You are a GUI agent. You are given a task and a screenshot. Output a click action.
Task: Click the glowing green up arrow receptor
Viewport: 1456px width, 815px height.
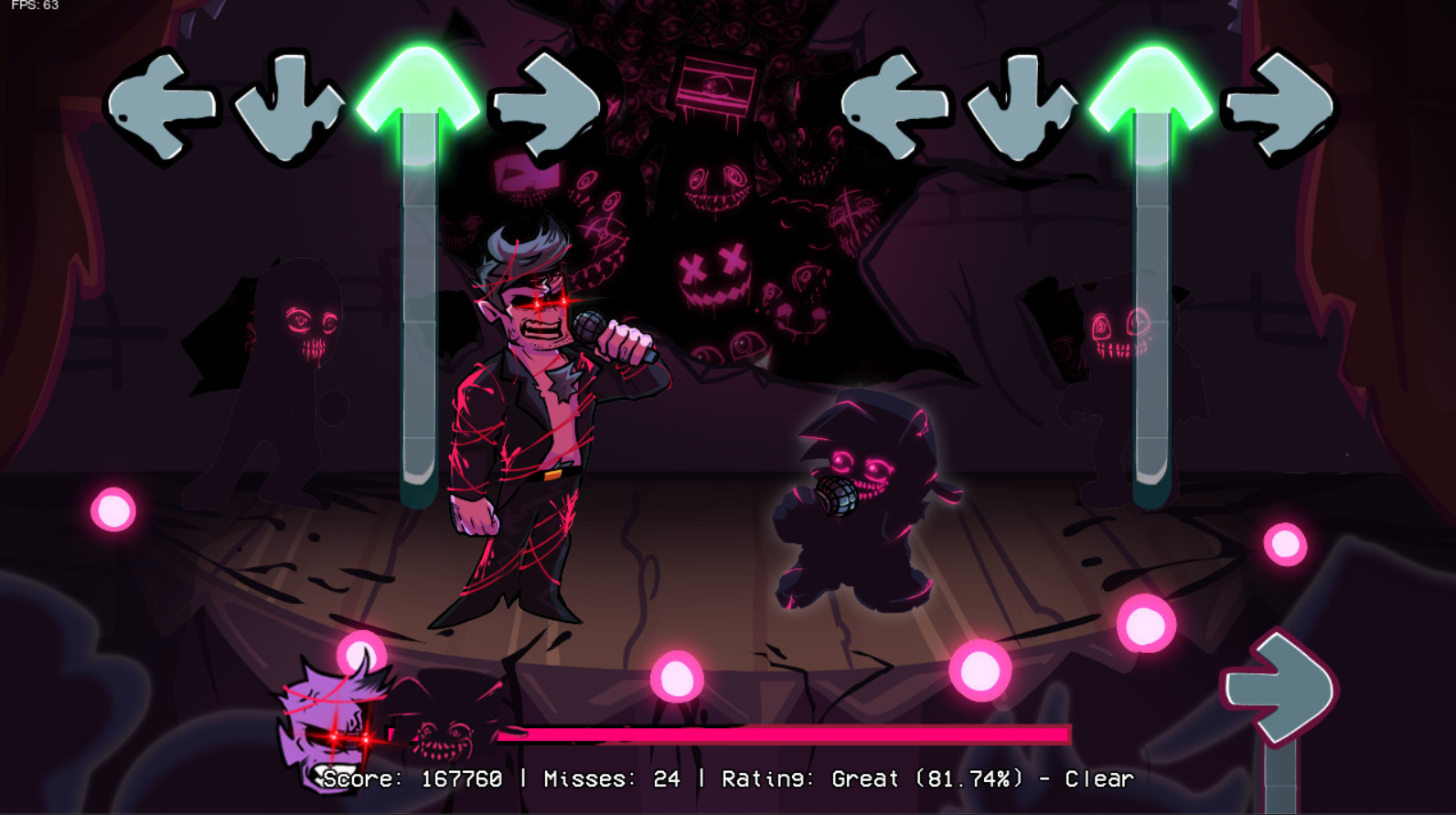416,87
